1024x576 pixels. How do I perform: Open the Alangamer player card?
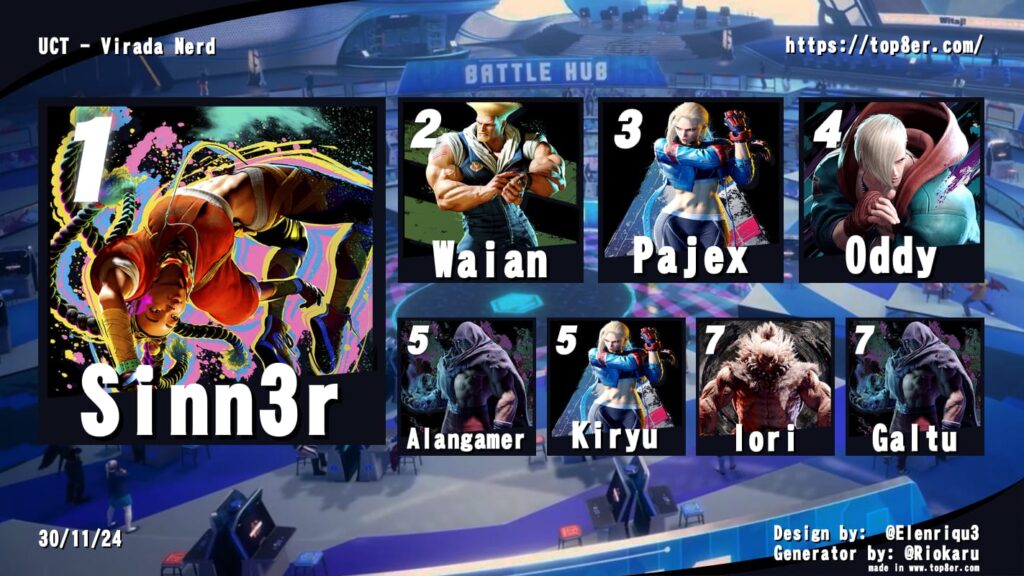pos(466,386)
